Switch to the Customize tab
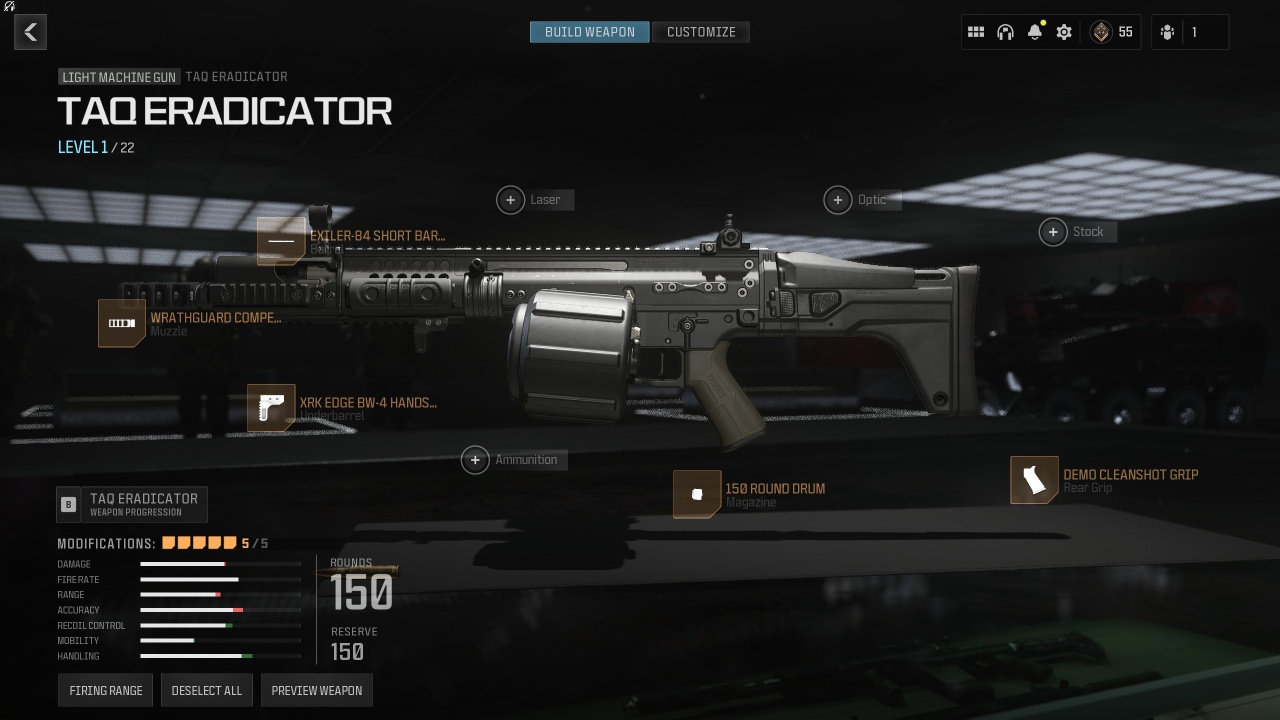 [701, 32]
